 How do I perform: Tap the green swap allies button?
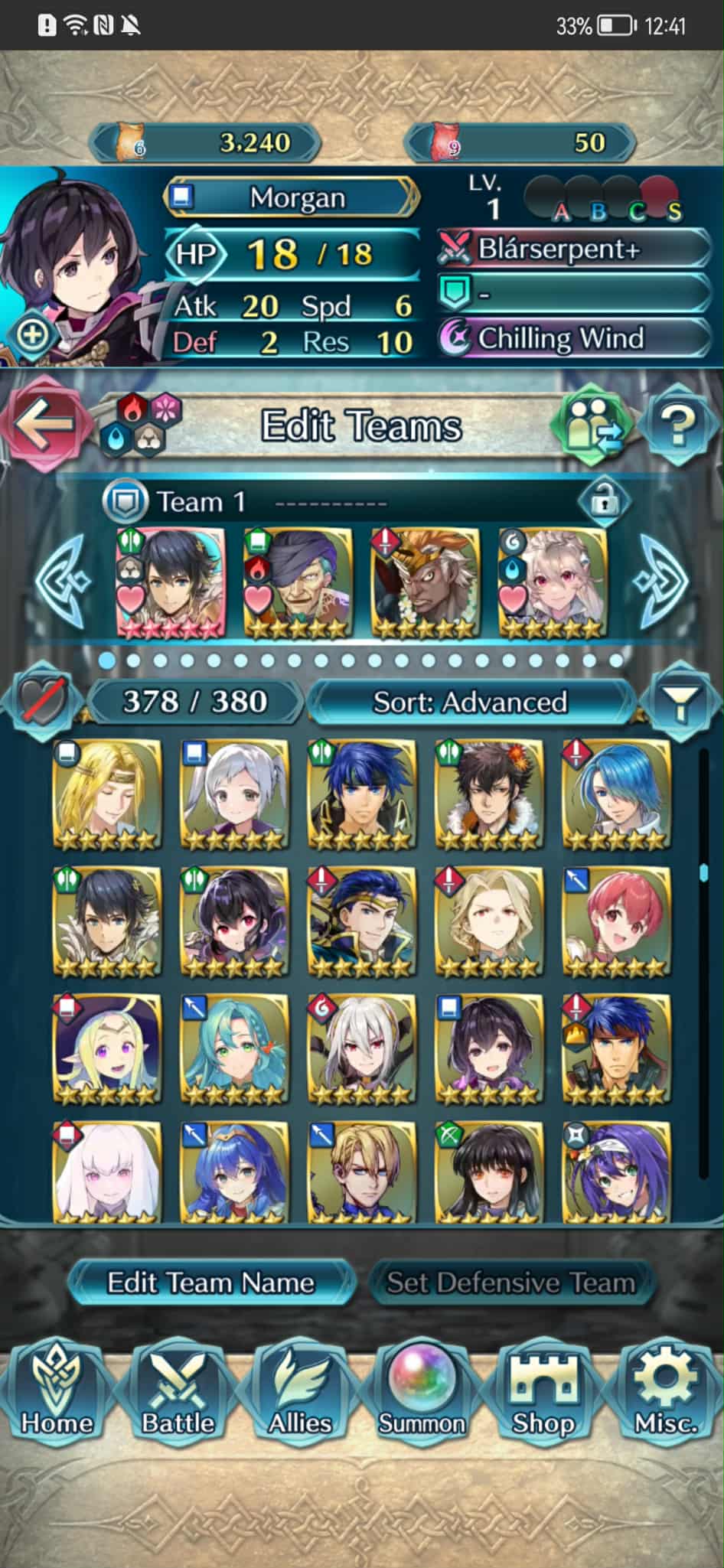(x=592, y=424)
